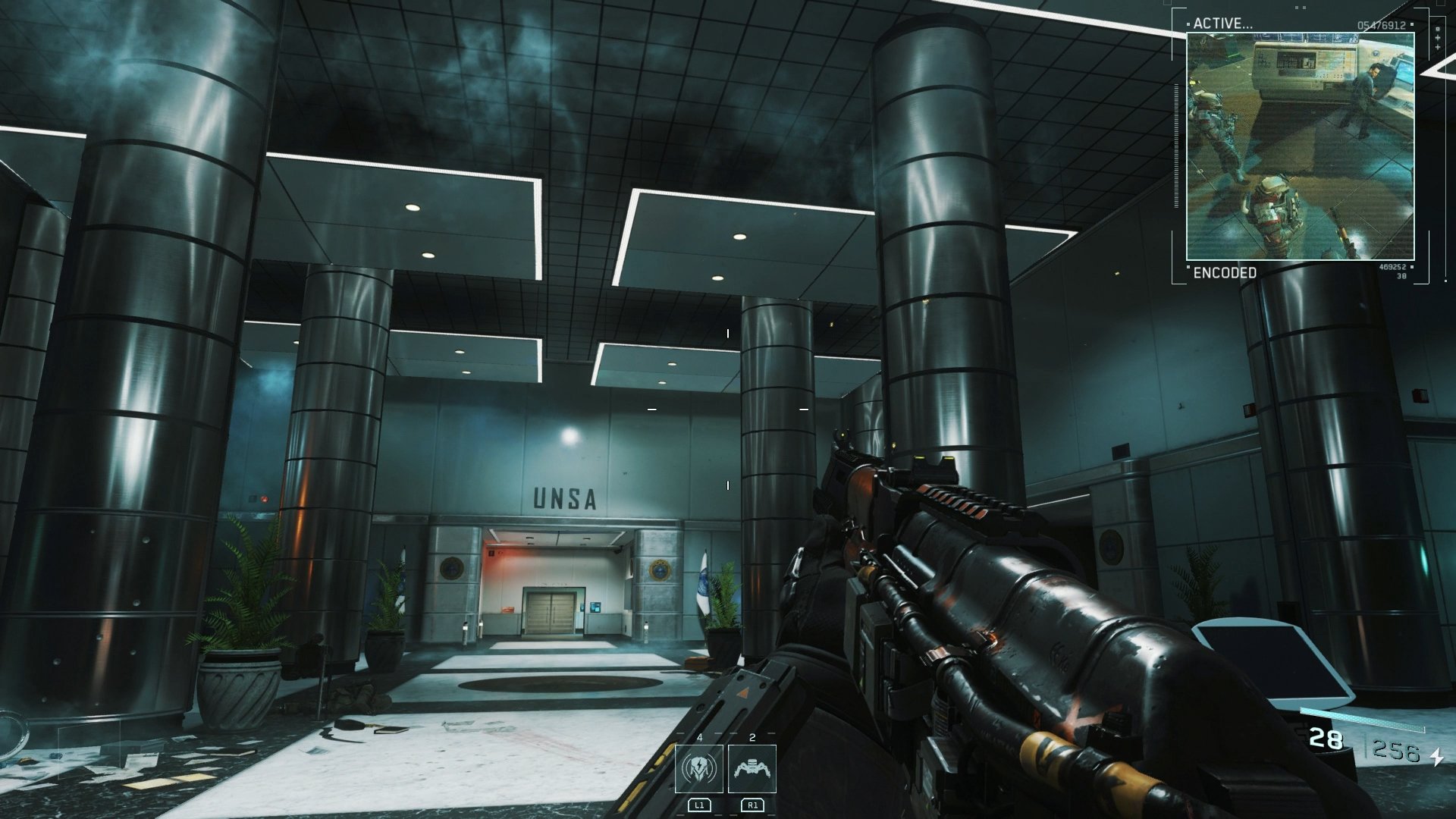Click the R1 button prompt glyph
Image resolution: width=1456 pixels, height=819 pixels.
752,805
